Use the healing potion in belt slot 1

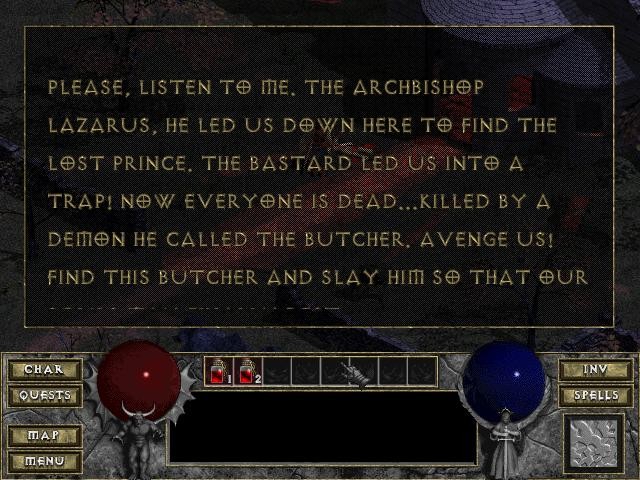[x=218, y=372]
